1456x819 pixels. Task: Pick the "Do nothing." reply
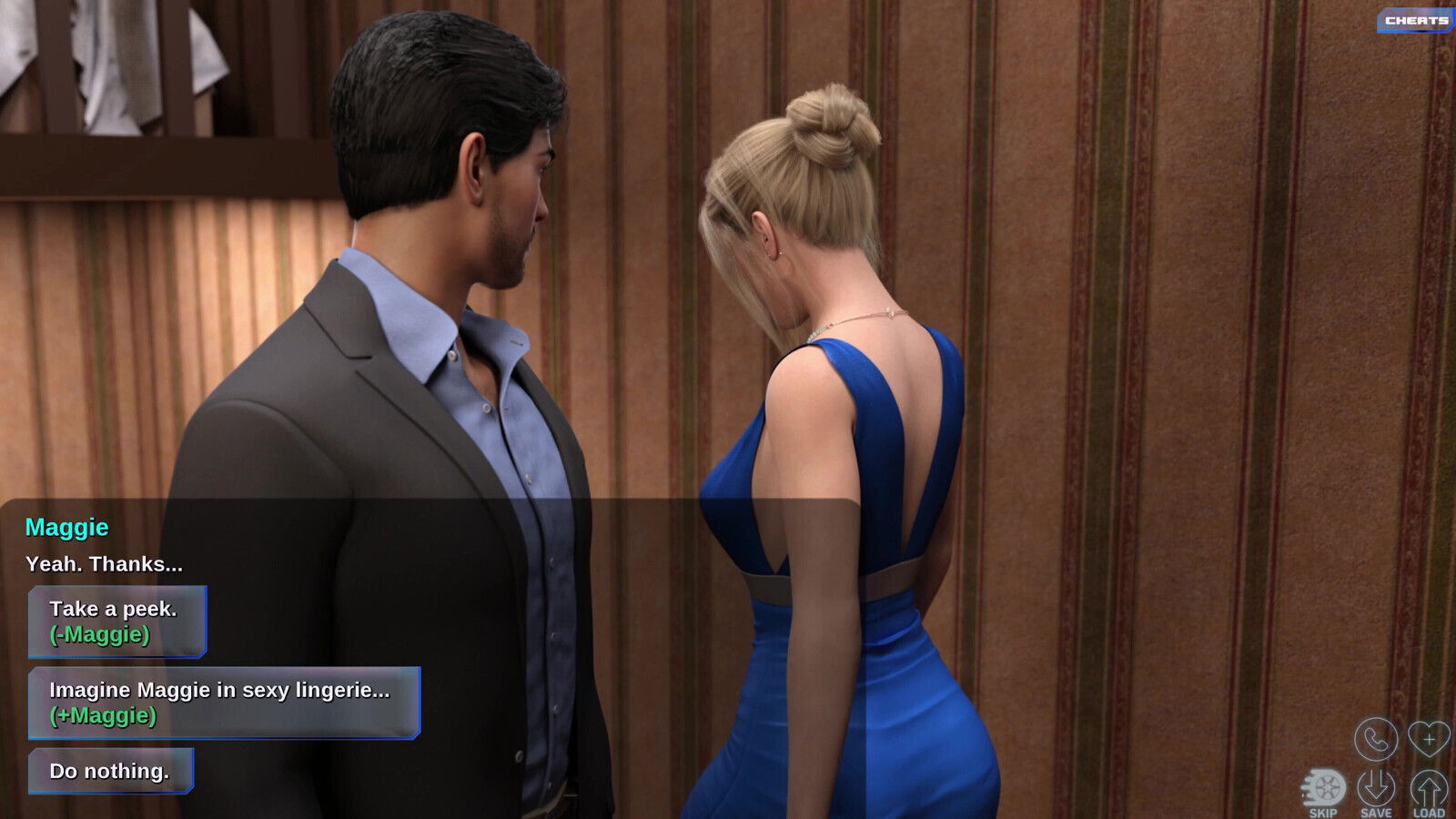coord(110,771)
